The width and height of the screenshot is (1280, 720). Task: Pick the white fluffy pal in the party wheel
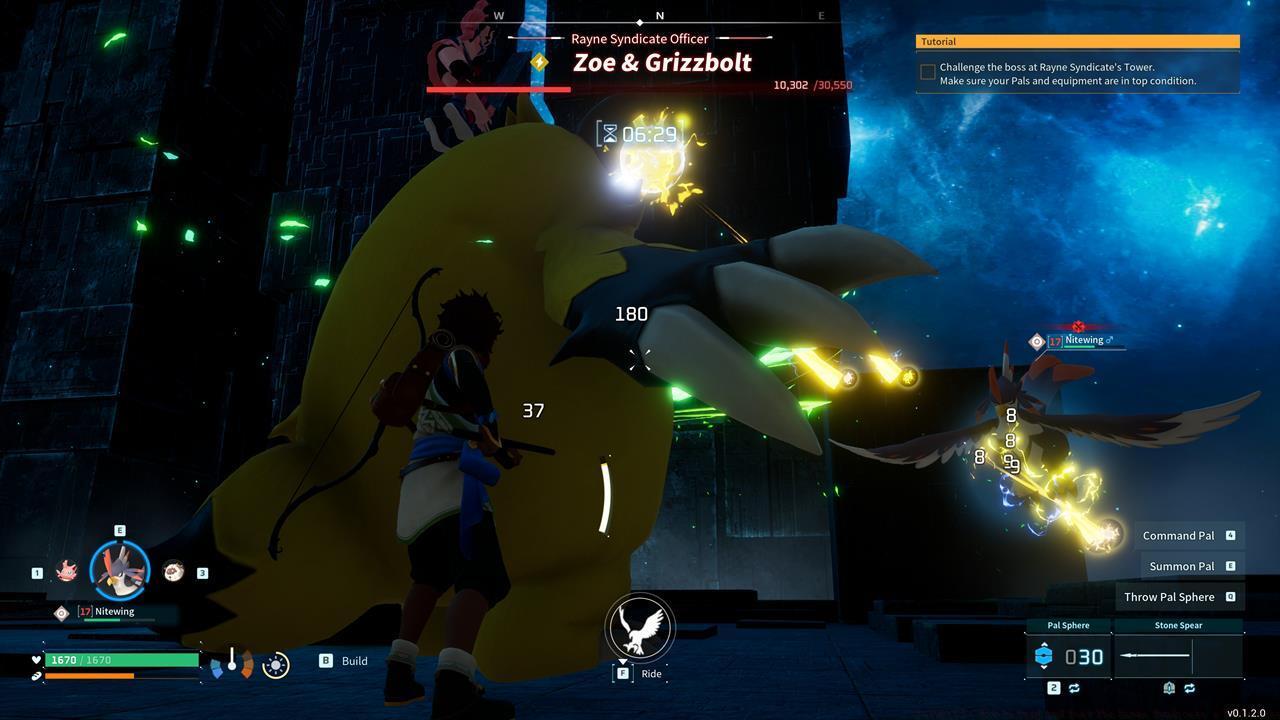tap(173, 571)
